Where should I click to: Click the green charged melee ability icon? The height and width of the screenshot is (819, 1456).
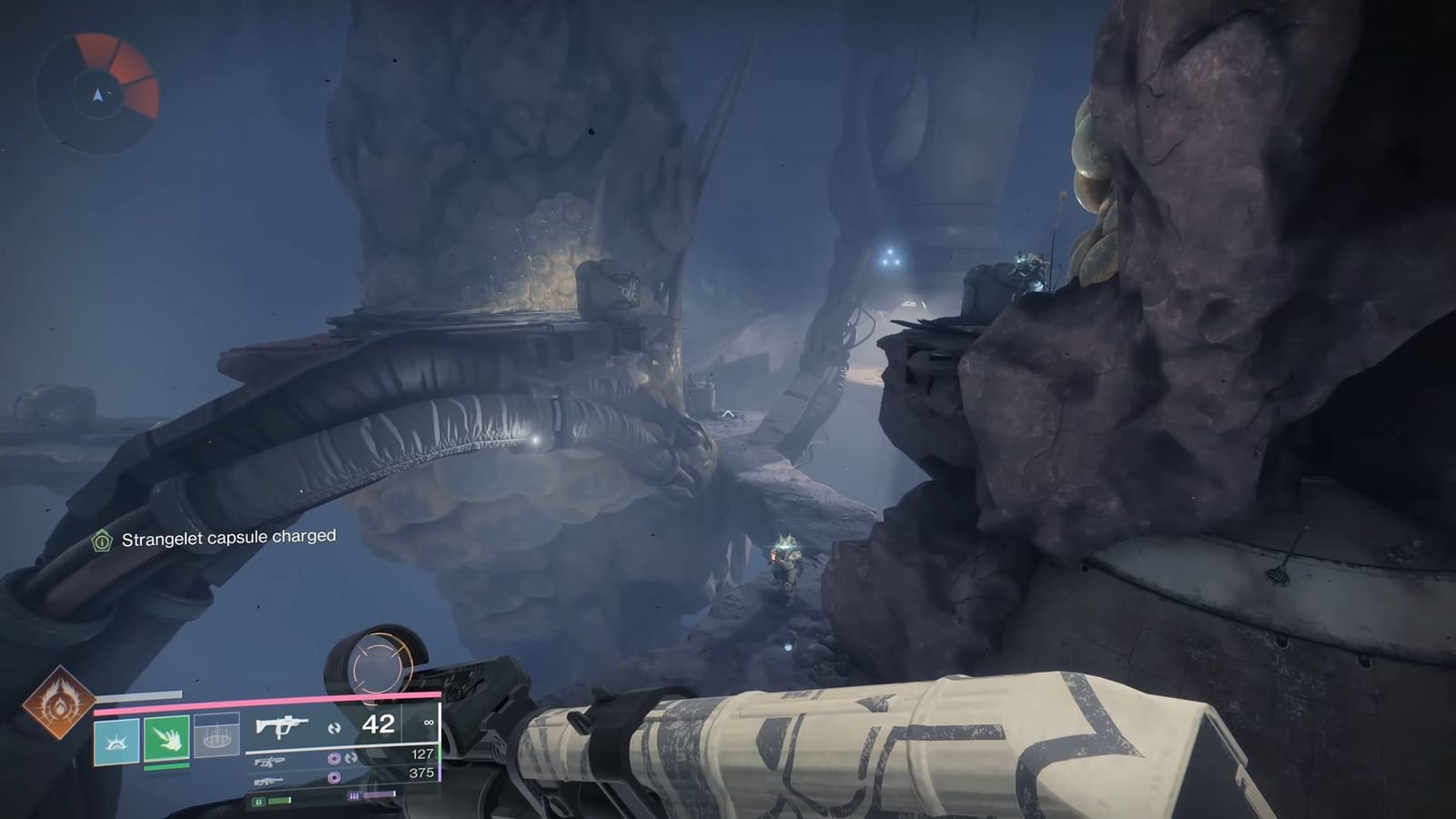coord(167,739)
